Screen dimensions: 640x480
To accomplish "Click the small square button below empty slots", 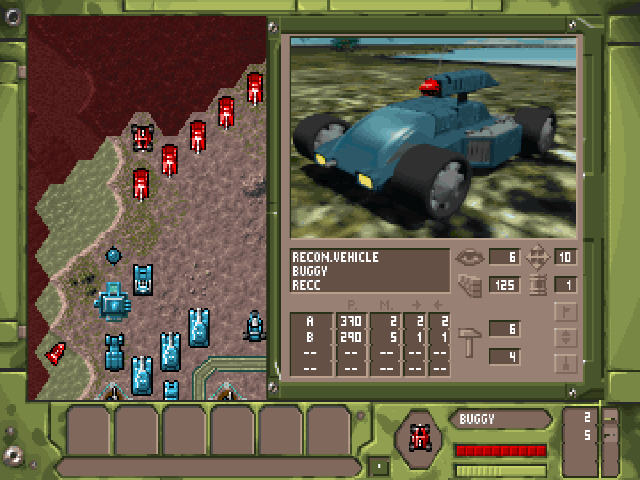I will pos(379,466).
